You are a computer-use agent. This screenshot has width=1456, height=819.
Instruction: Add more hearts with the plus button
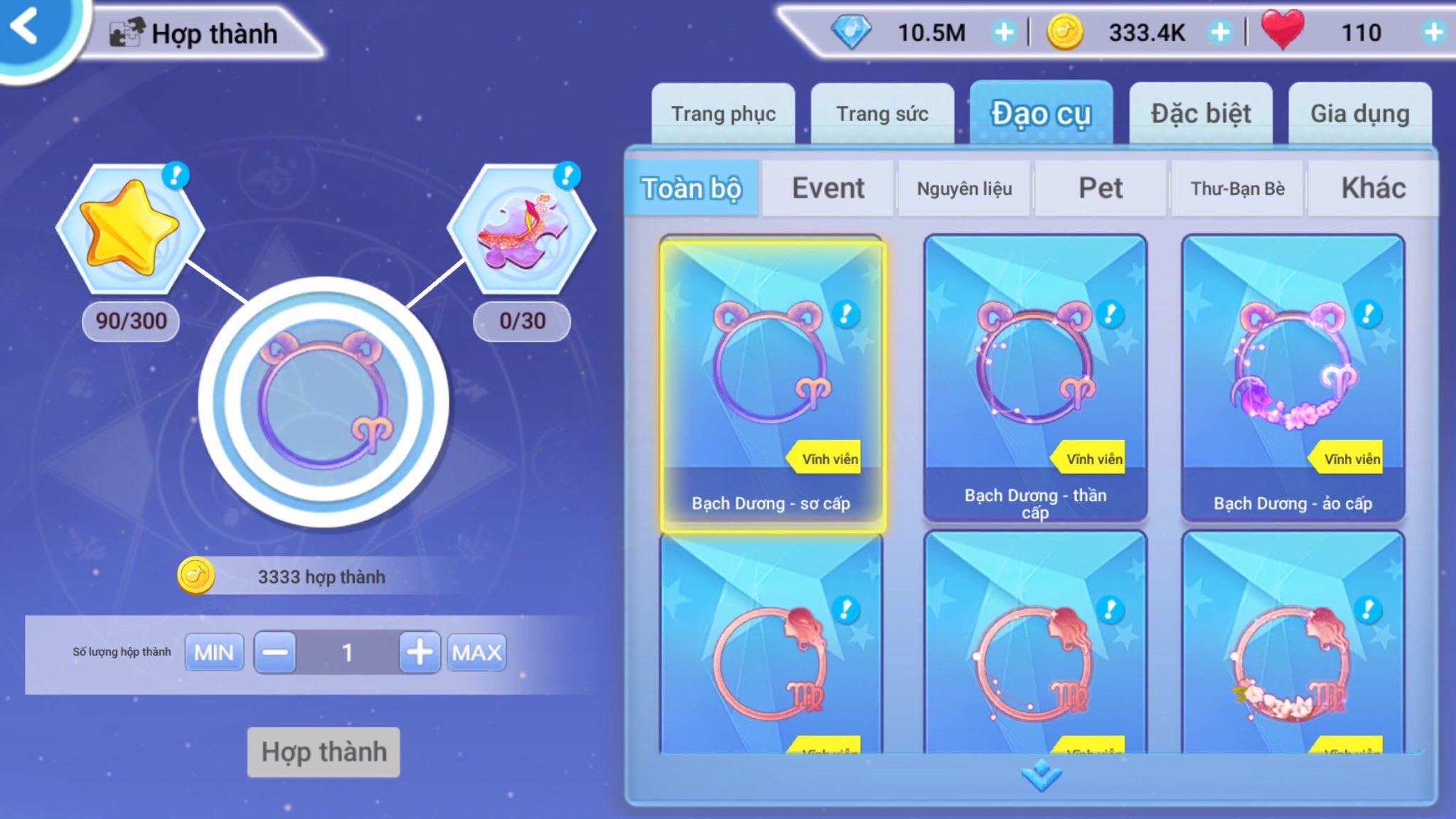coord(1433,32)
